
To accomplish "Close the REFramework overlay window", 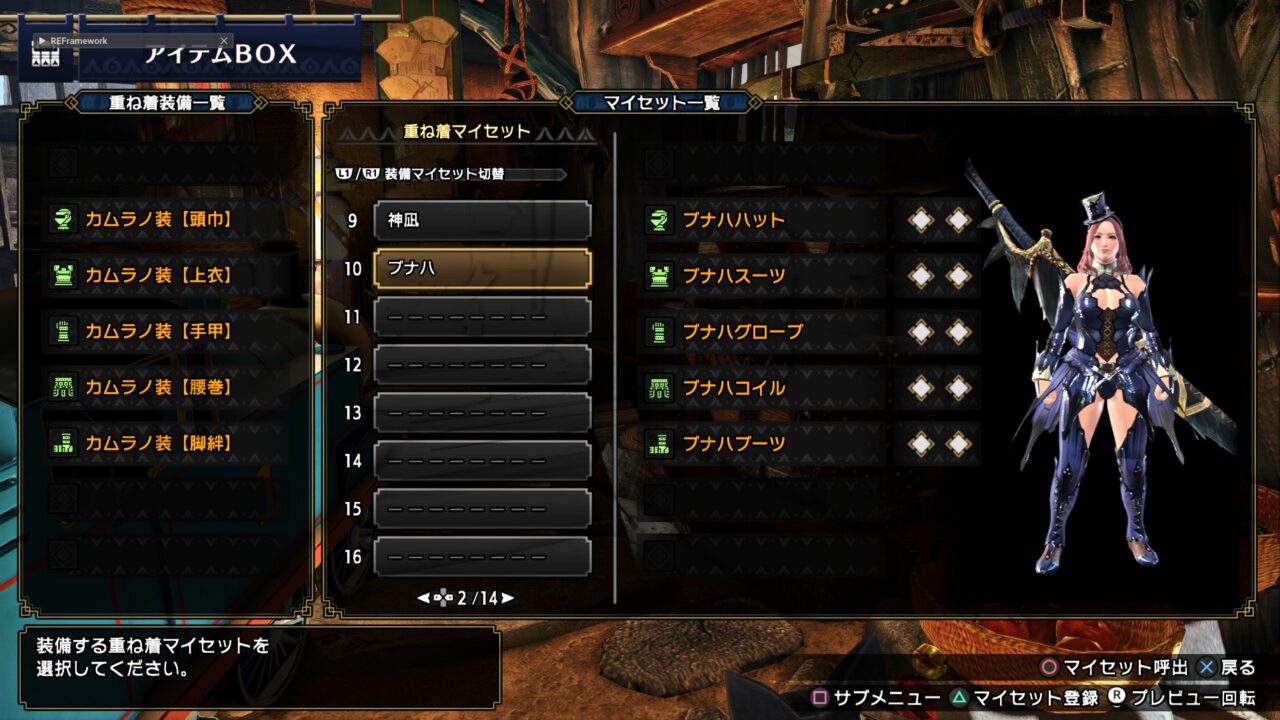I will tap(224, 41).
